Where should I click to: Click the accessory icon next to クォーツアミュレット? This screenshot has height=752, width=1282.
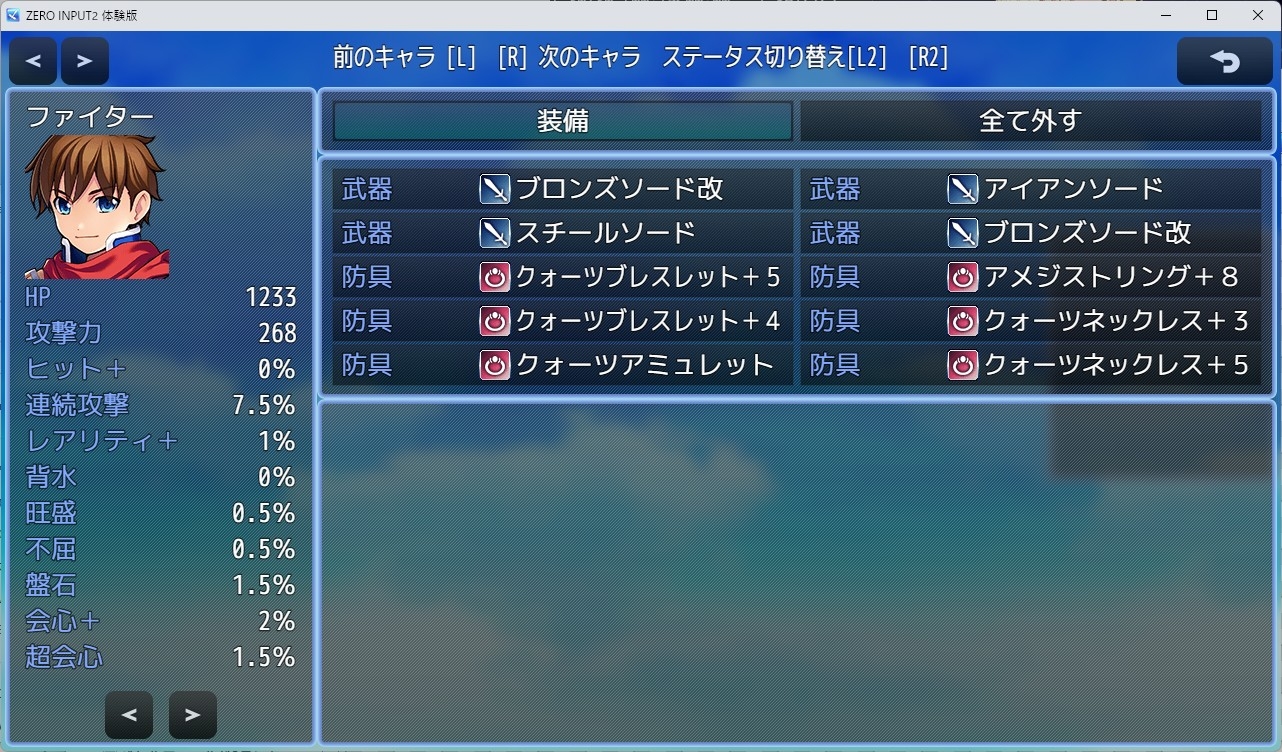(495, 364)
